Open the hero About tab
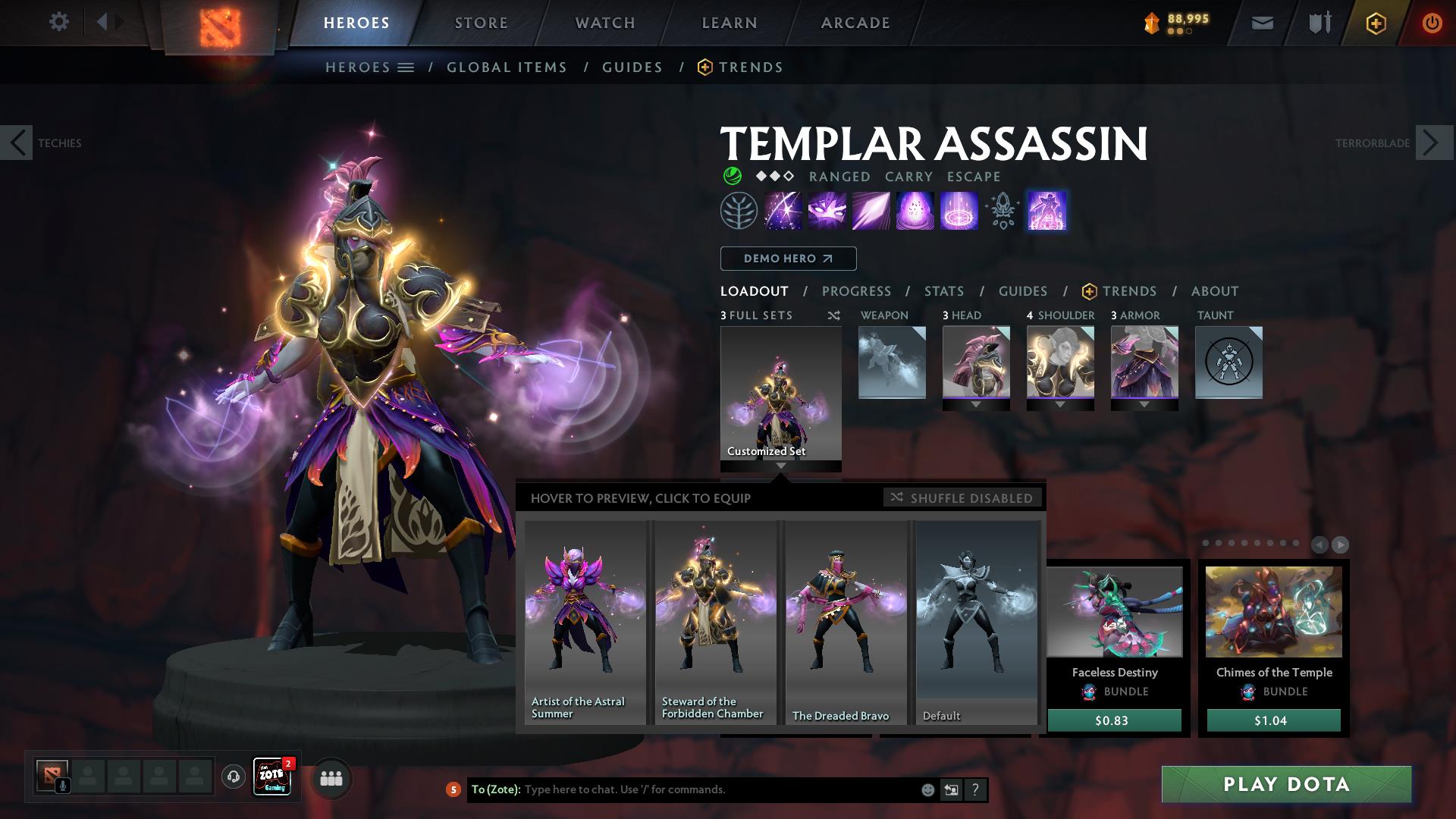The width and height of the screenshot is (1456, 819). coord(1214,291)
